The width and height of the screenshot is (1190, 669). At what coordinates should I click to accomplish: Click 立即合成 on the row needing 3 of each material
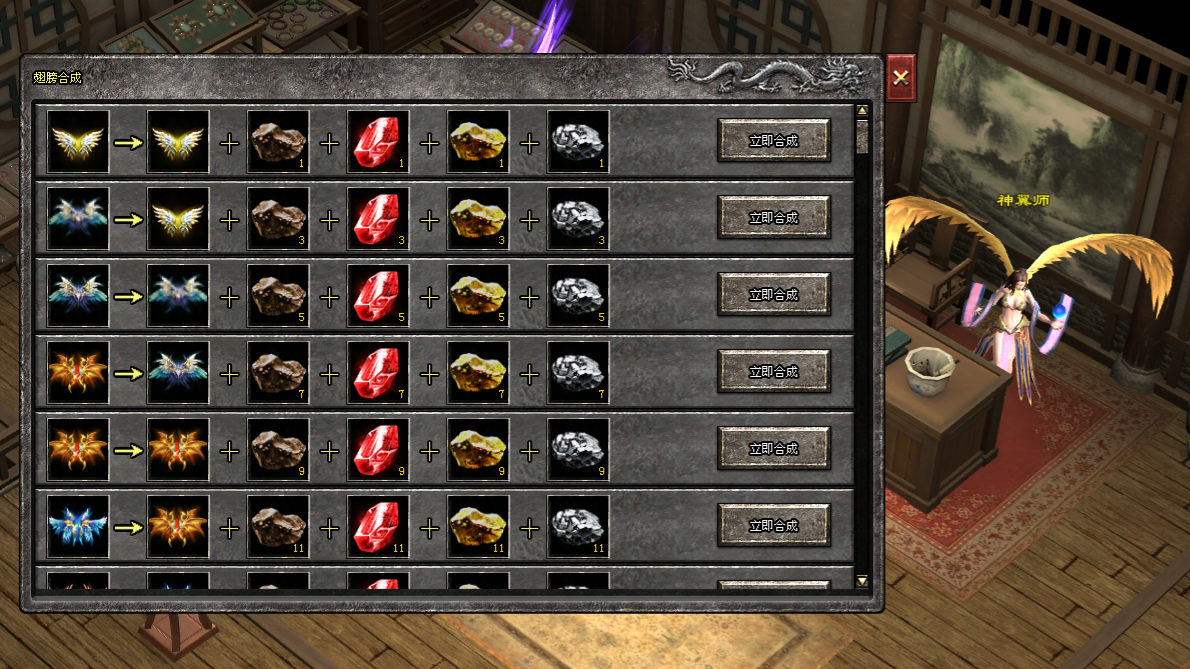click(x=773, y=218)
